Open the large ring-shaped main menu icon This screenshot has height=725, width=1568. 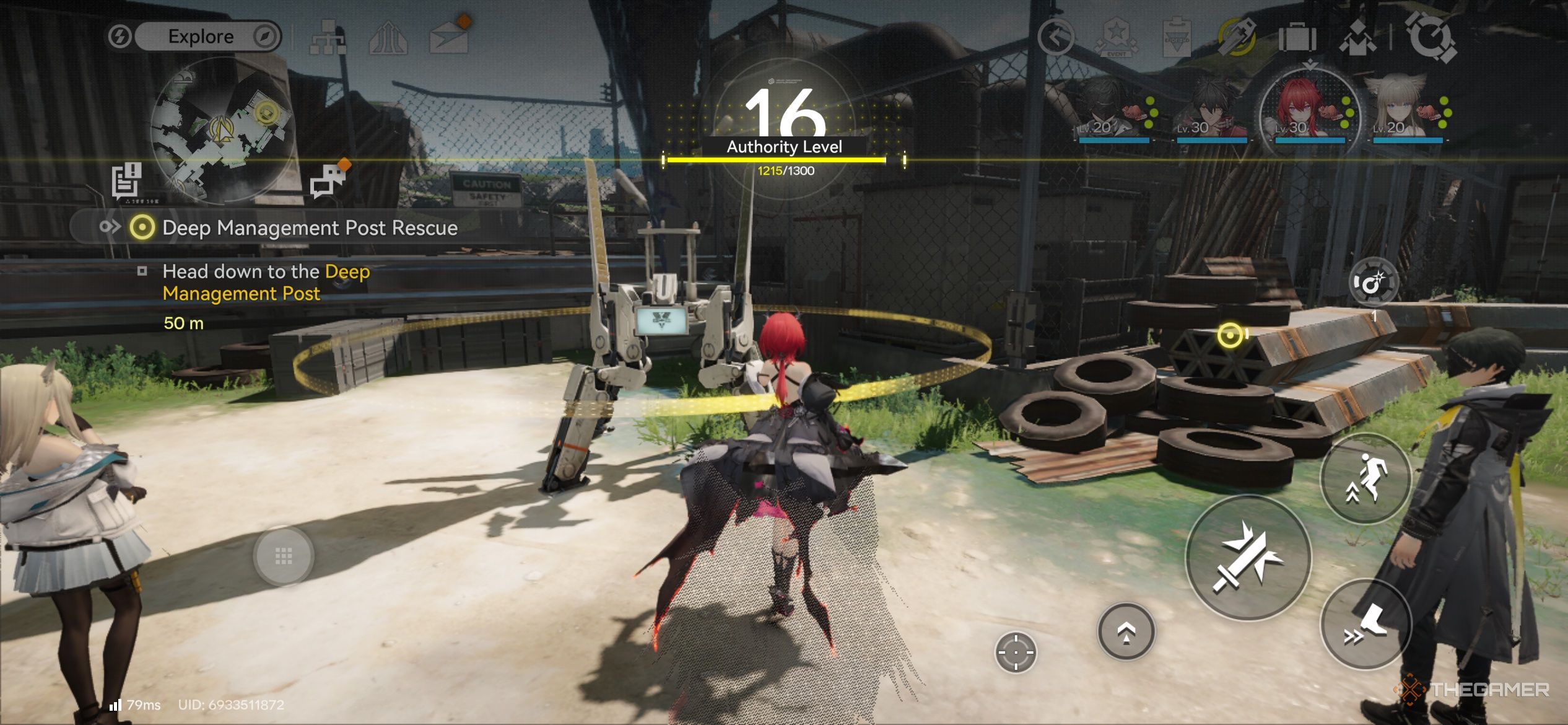[1431, 37]
